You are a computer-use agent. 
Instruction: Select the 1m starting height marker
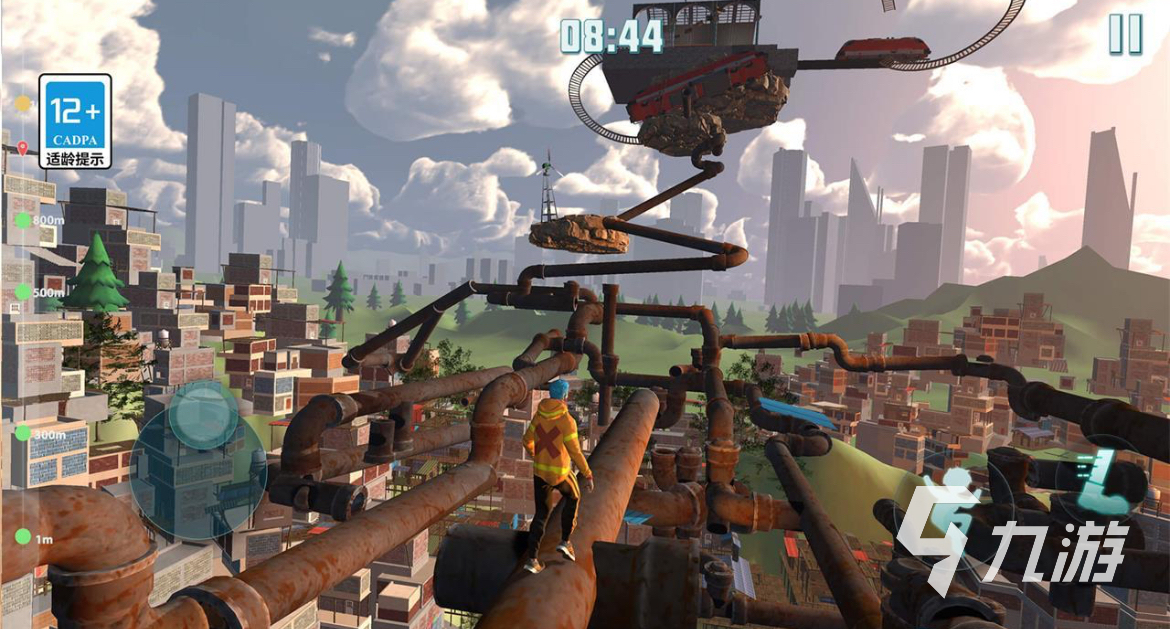point(23,538)
